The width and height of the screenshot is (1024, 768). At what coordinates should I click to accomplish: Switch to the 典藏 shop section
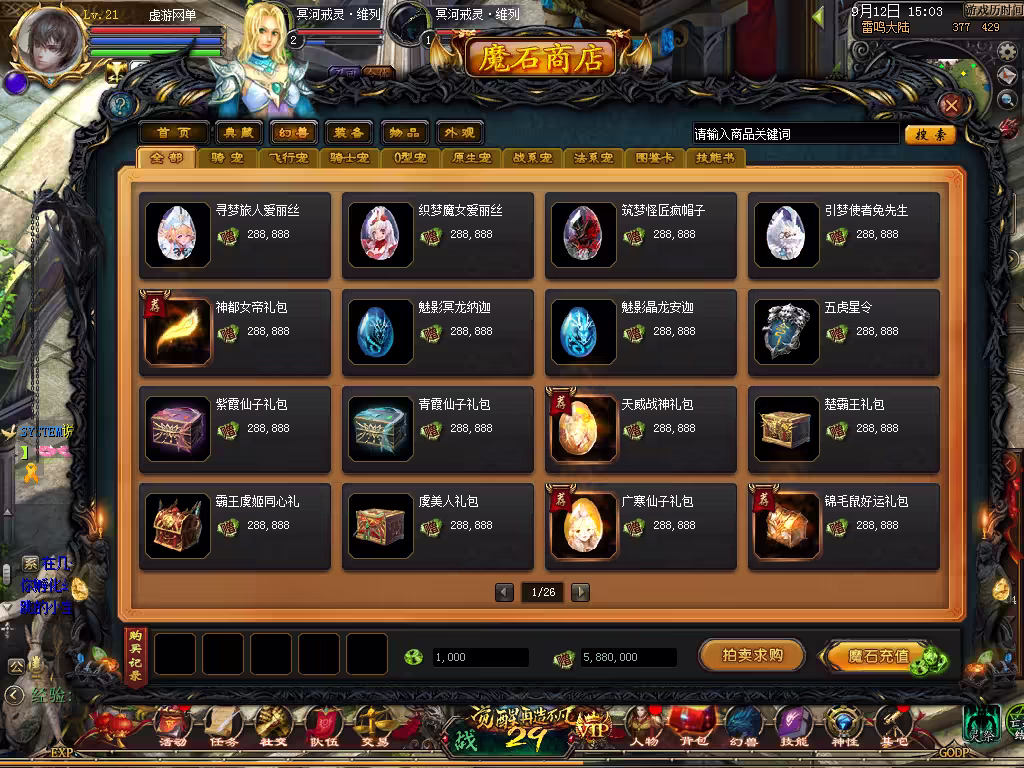239,133
